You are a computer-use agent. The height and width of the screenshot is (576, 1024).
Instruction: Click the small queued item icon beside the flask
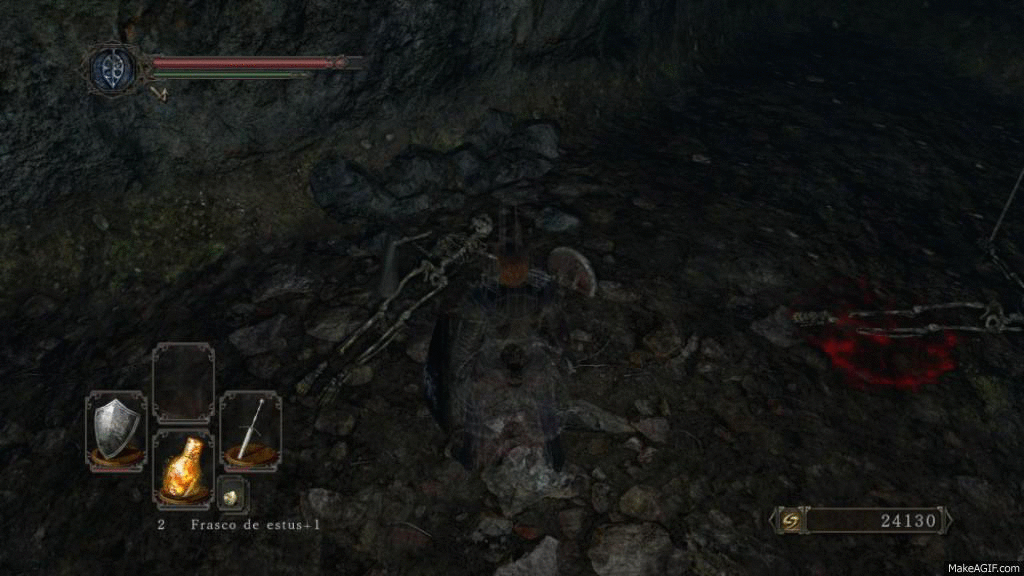[x=232, y=494]
